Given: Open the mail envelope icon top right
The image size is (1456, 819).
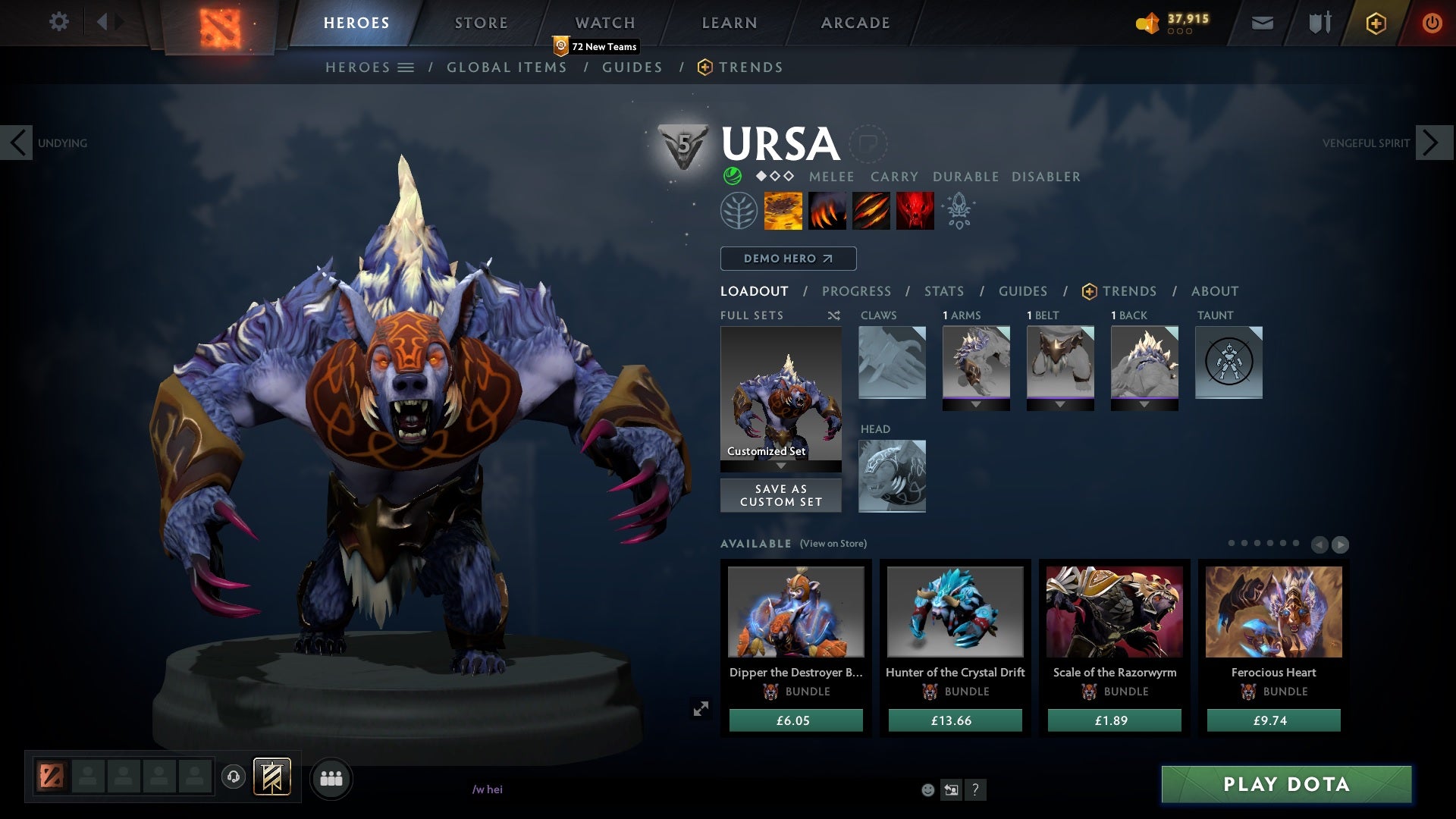Looking at the screenshot, I should coord(1262,23).
